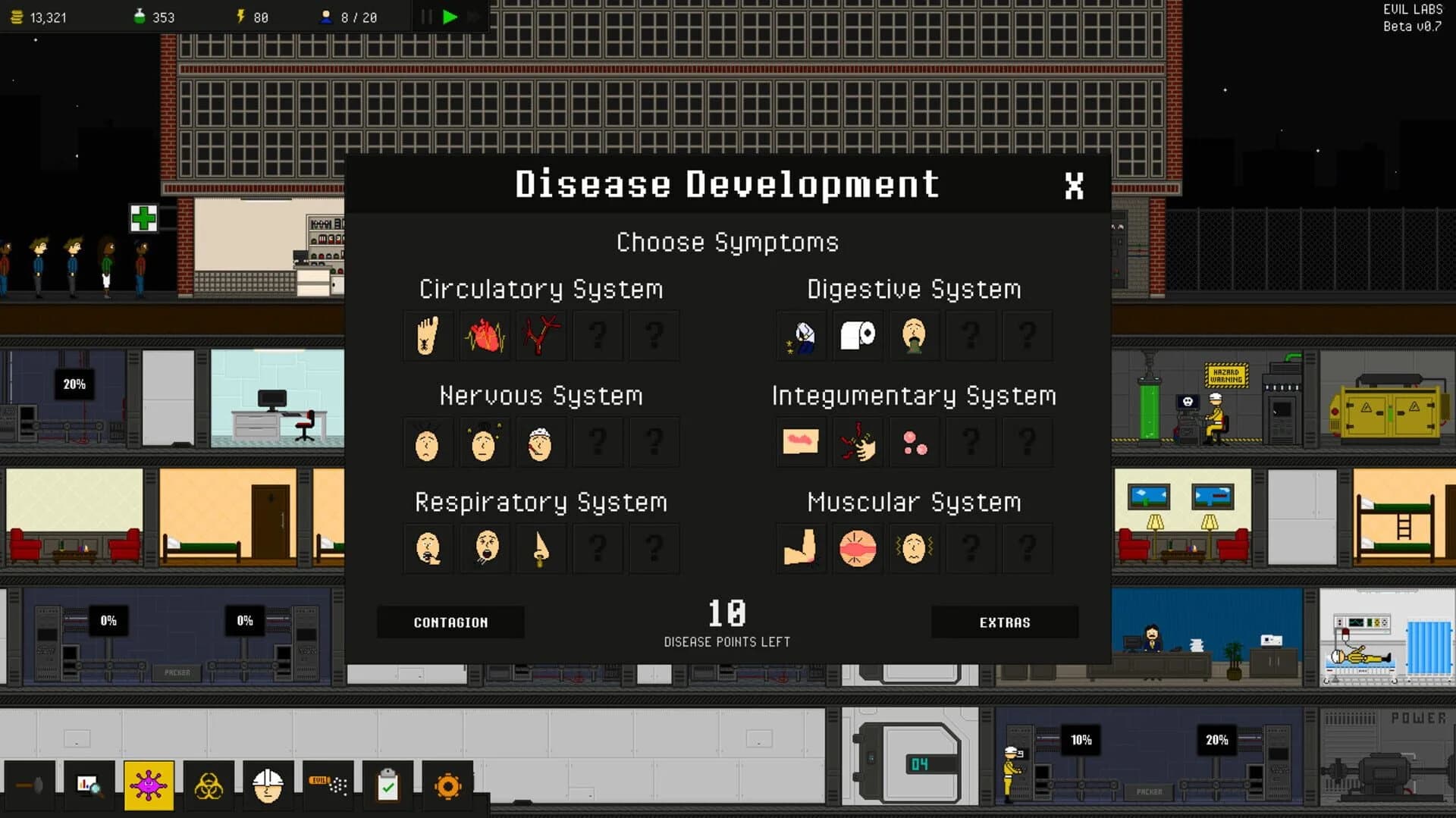Close the Disease Development window
The width and height of the screenshot is (1456, 818).
point(1075,184)
